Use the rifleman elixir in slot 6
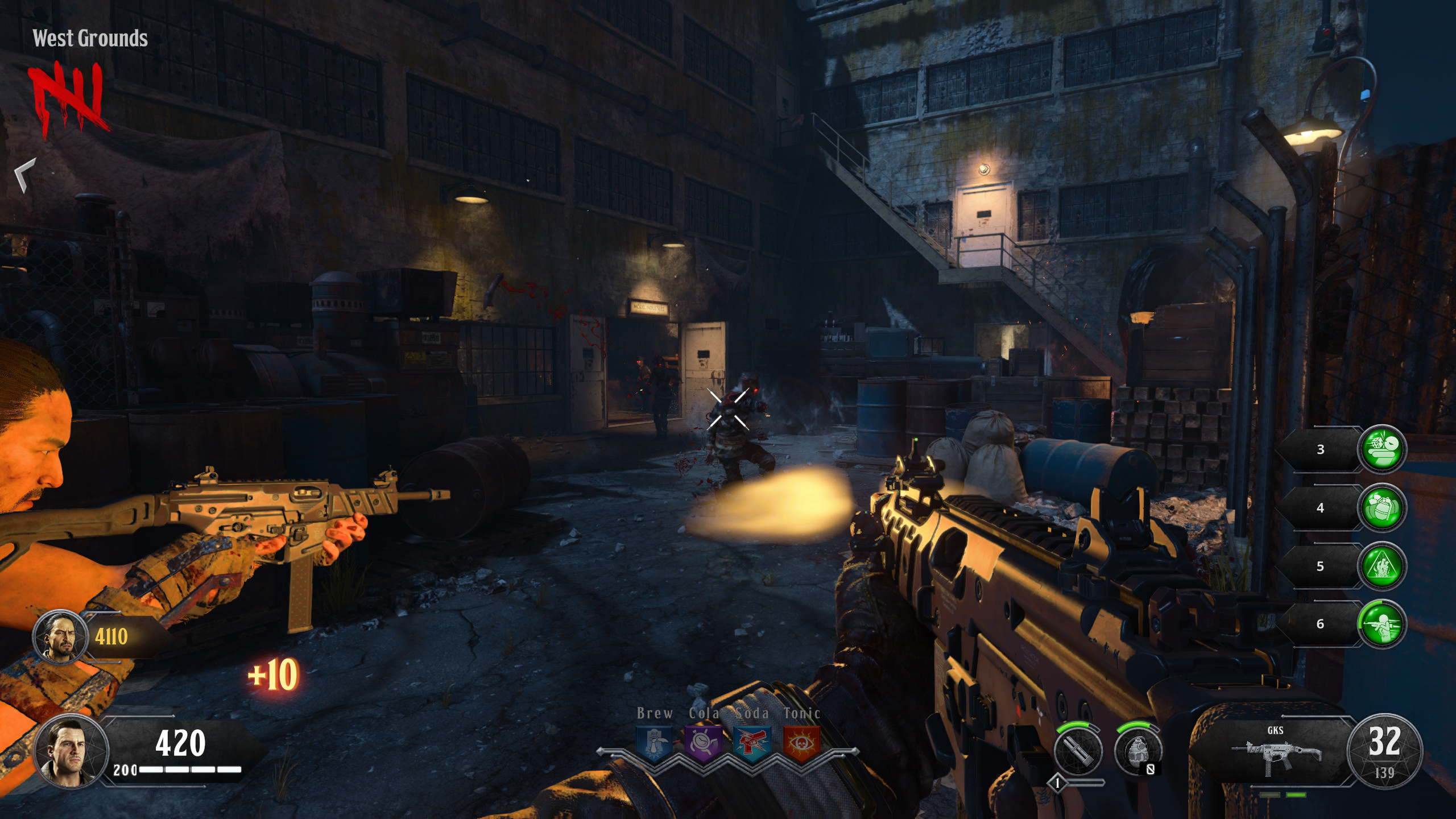The height and width of the screenshot is (819, 1456). [1381, 624]
